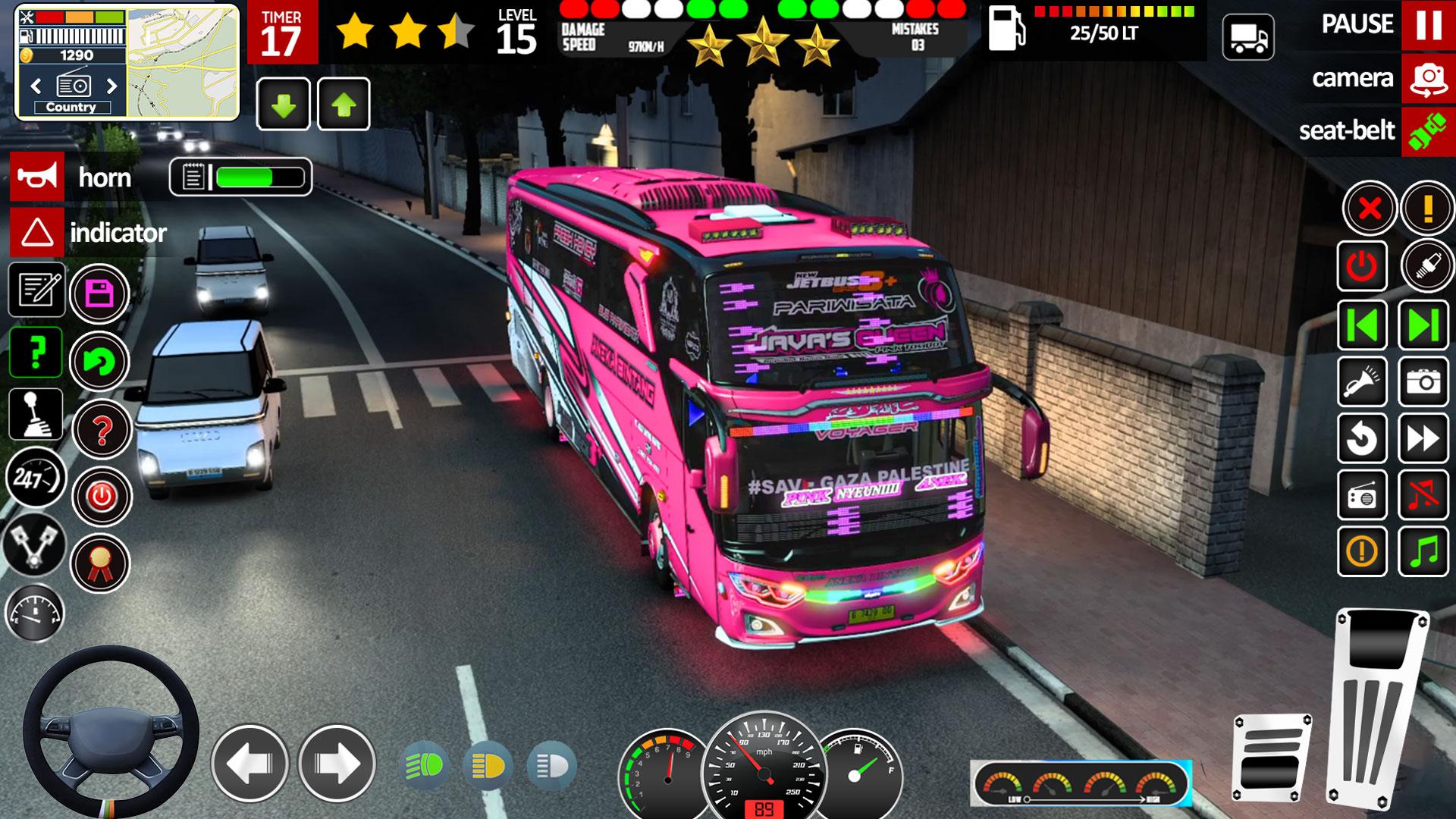Pause the game
The width and height of the screenshot is (1456, 819).
click(x=1428, y=25)
